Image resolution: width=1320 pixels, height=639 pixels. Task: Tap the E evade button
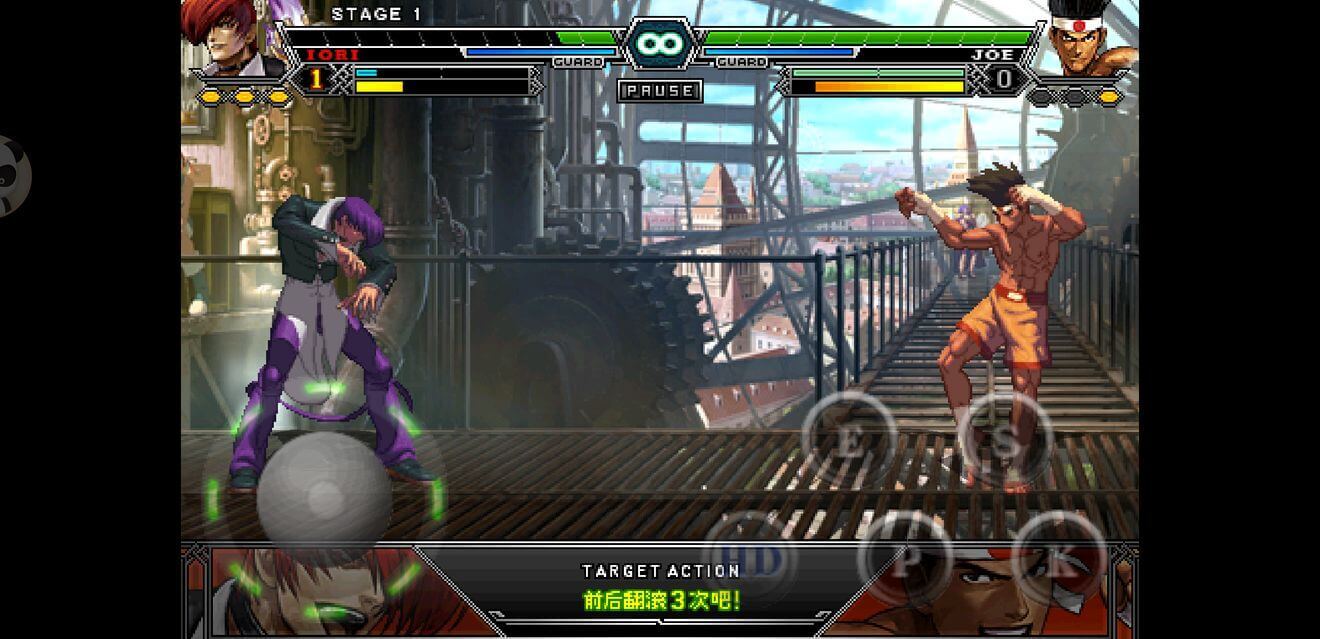[x=848, y=441]
